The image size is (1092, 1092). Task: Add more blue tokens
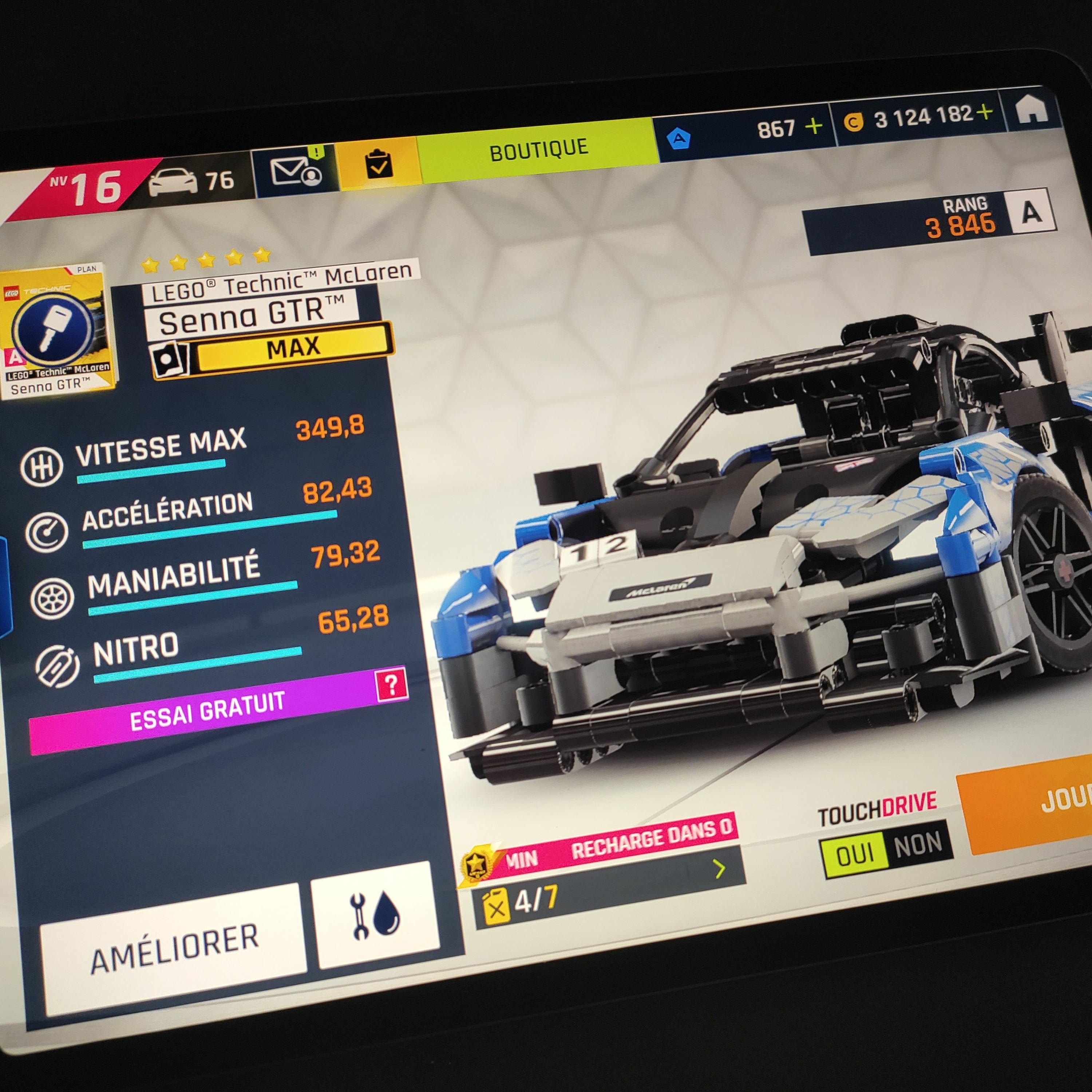813,127
